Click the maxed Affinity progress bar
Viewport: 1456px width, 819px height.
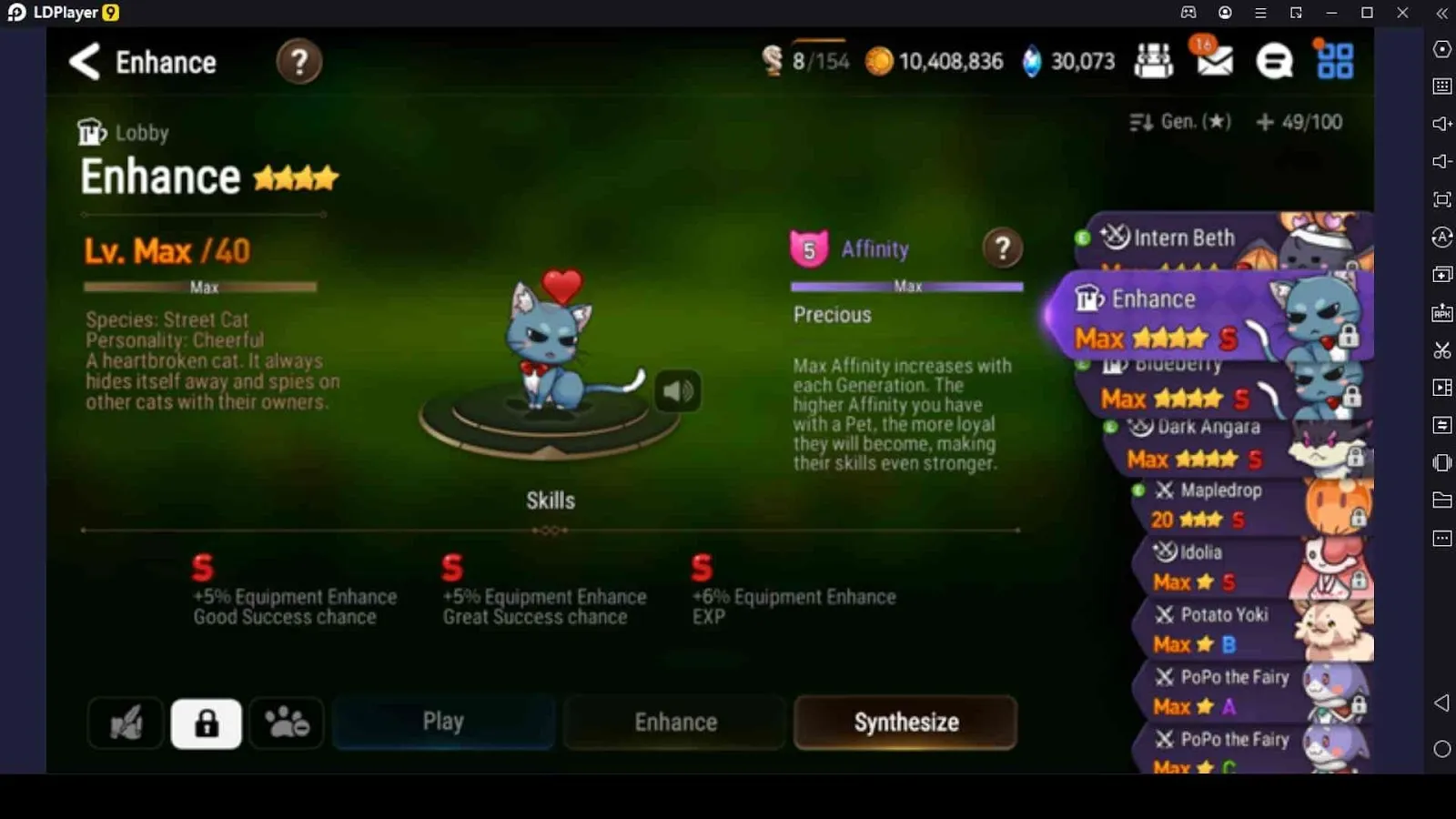(905, 286)
